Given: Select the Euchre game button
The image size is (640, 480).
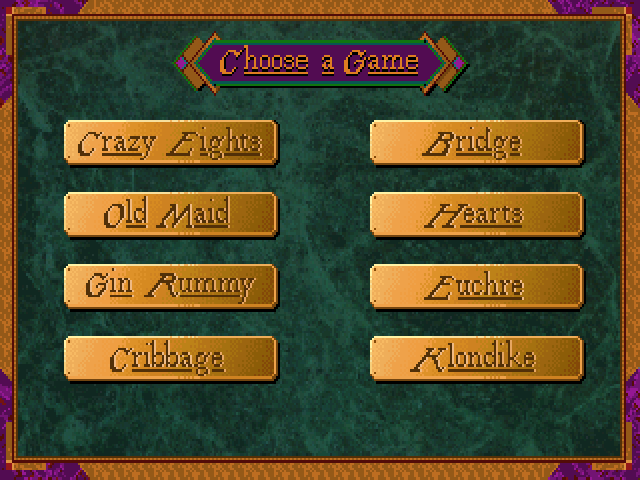Looking at the screenshot, I should [476, 286].
